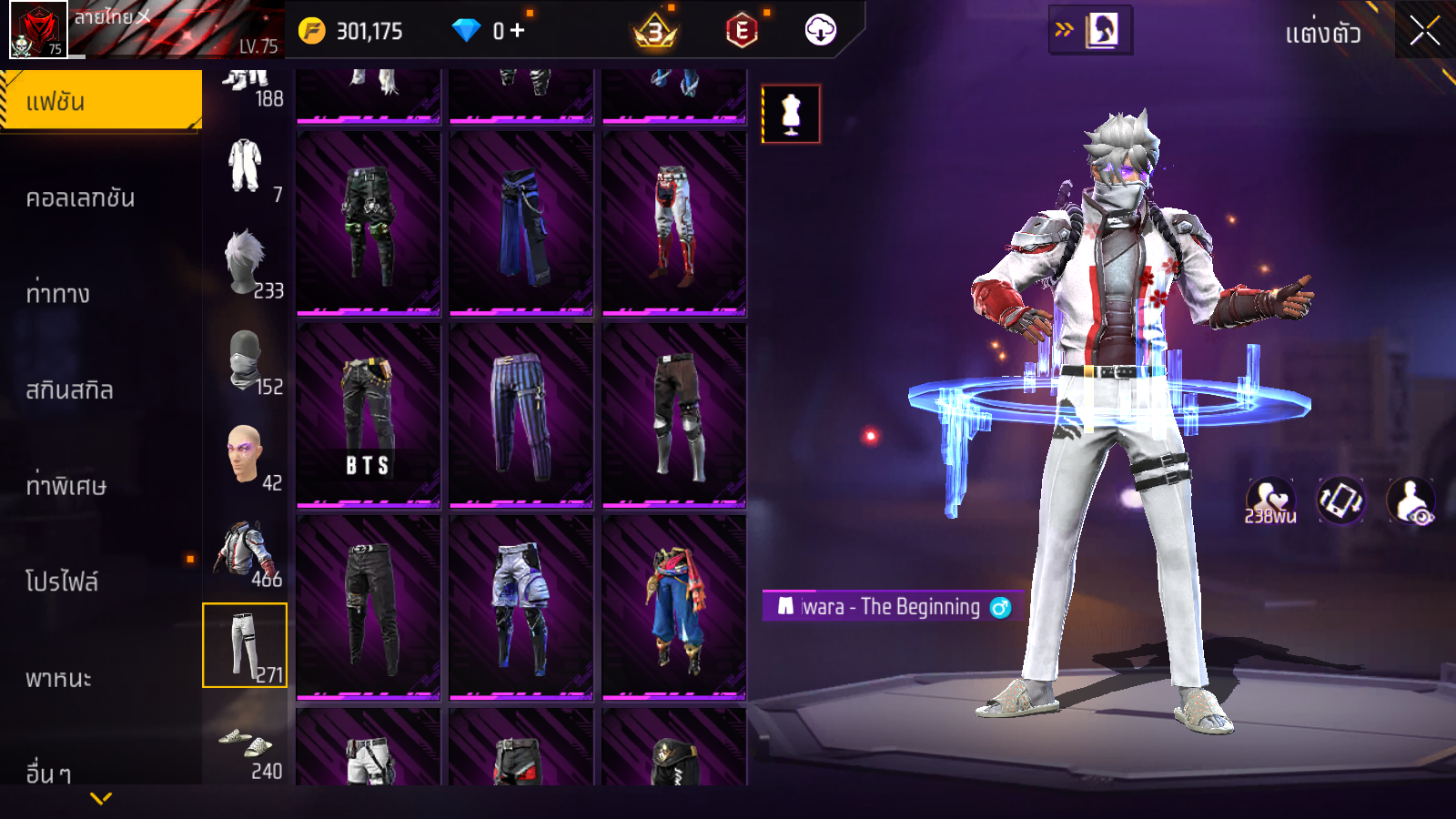Image resolution: width=1456 pixels, height=819 pixels.
Task: Toggle the character view eye icon
Action: coord(1410,501)
